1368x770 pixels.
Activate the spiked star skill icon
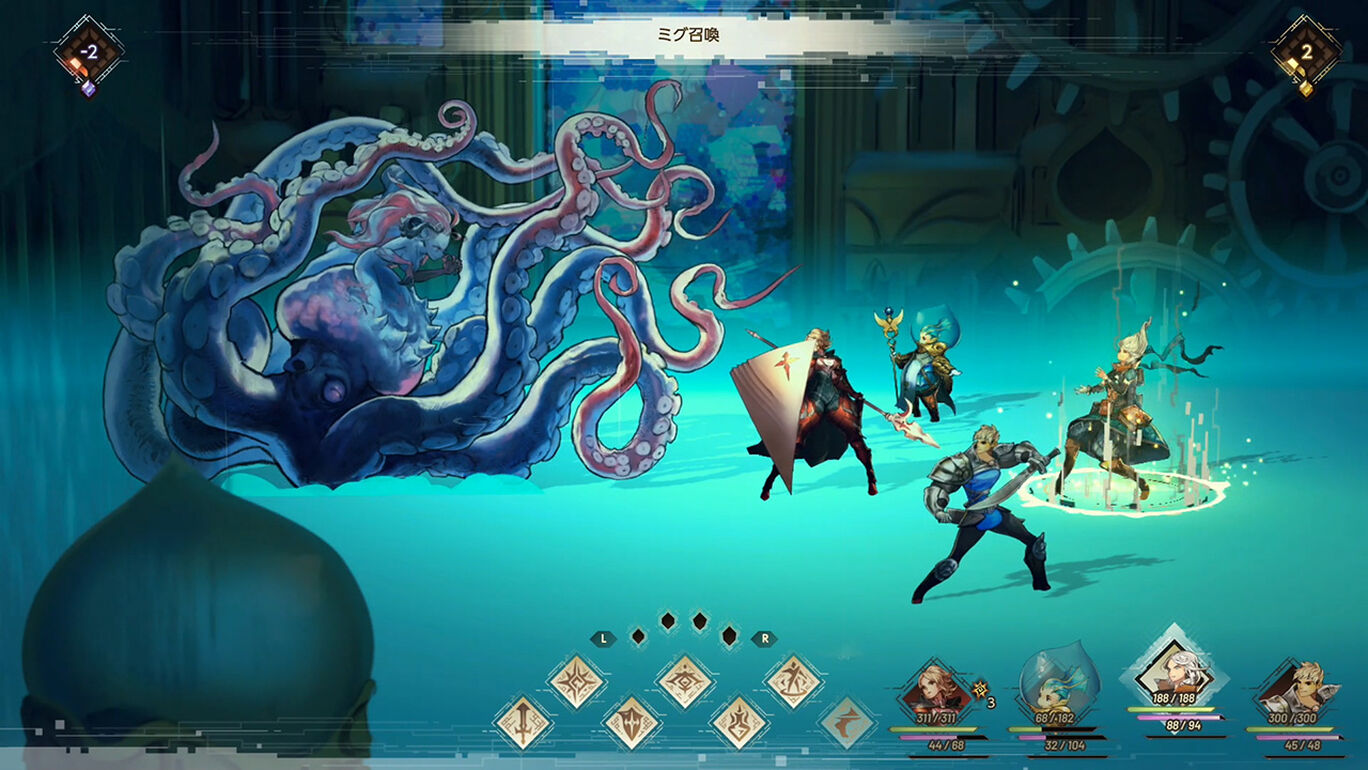click(577, 682)
